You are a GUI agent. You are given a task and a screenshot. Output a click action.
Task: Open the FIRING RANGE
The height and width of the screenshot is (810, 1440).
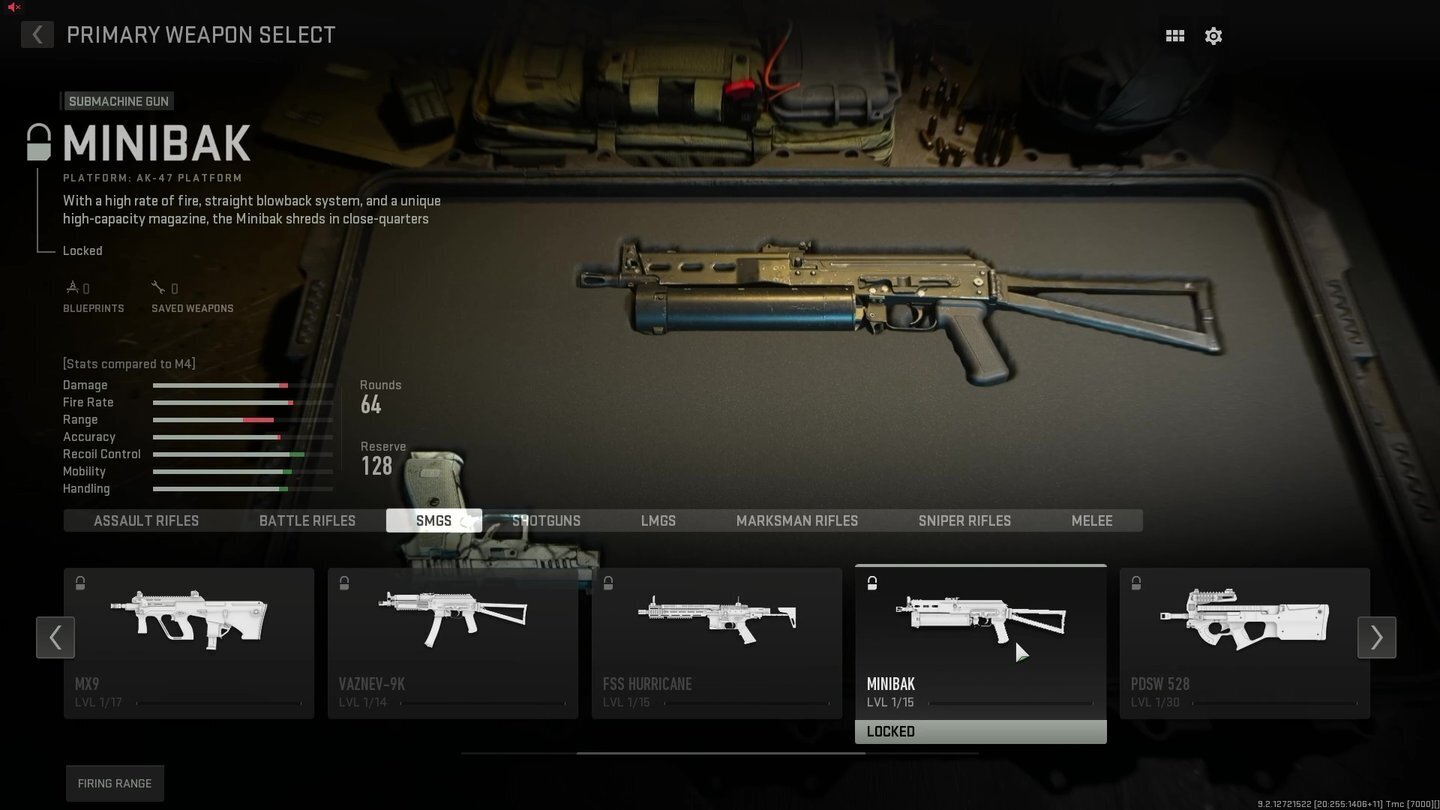114,783
